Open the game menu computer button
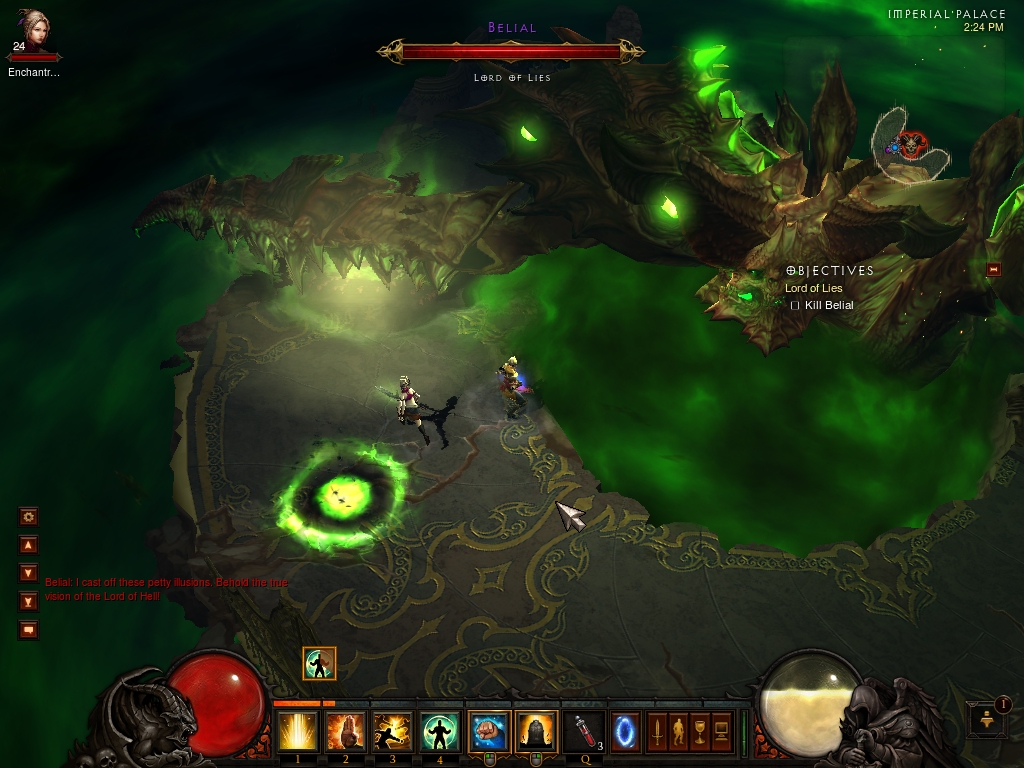Image resolution: width=1024 pixels, height=768 pixels. click(720, 731)
